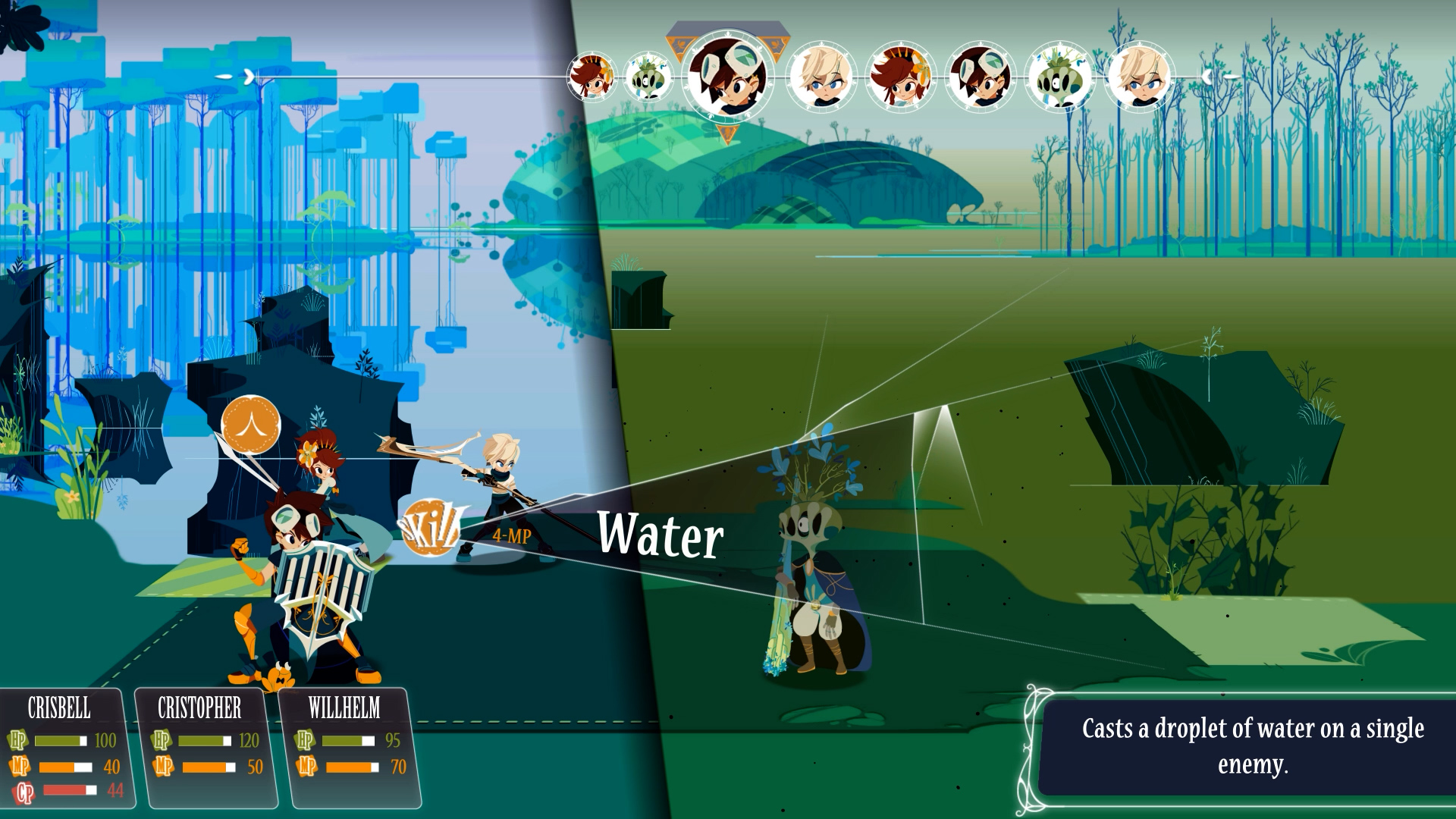Select the second enemy sprout portrait
Viewport: 1456px width, 819px height.
pyautogui.click(x=1062, y=78)
